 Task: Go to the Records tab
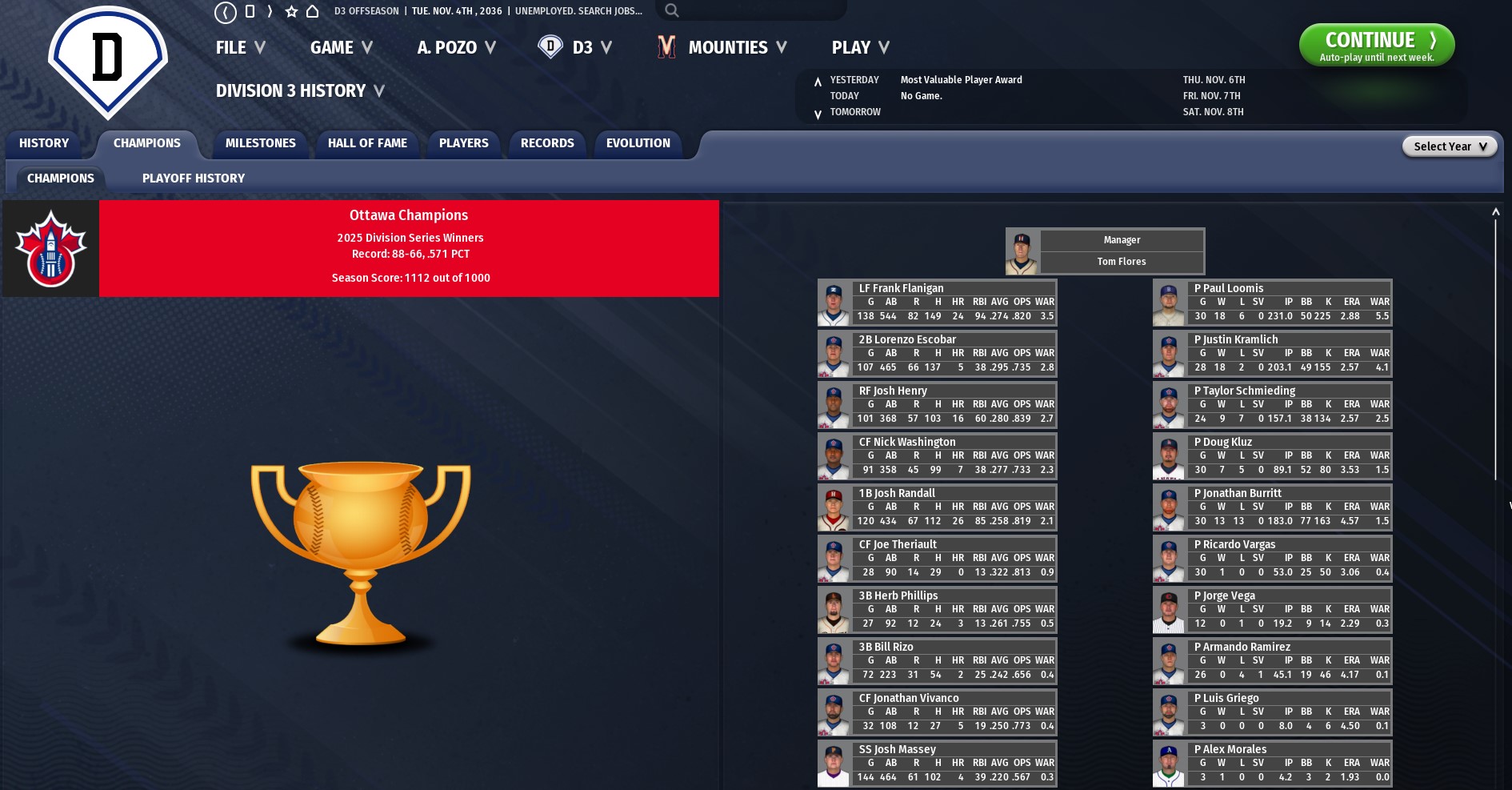(x=547, y=143)
